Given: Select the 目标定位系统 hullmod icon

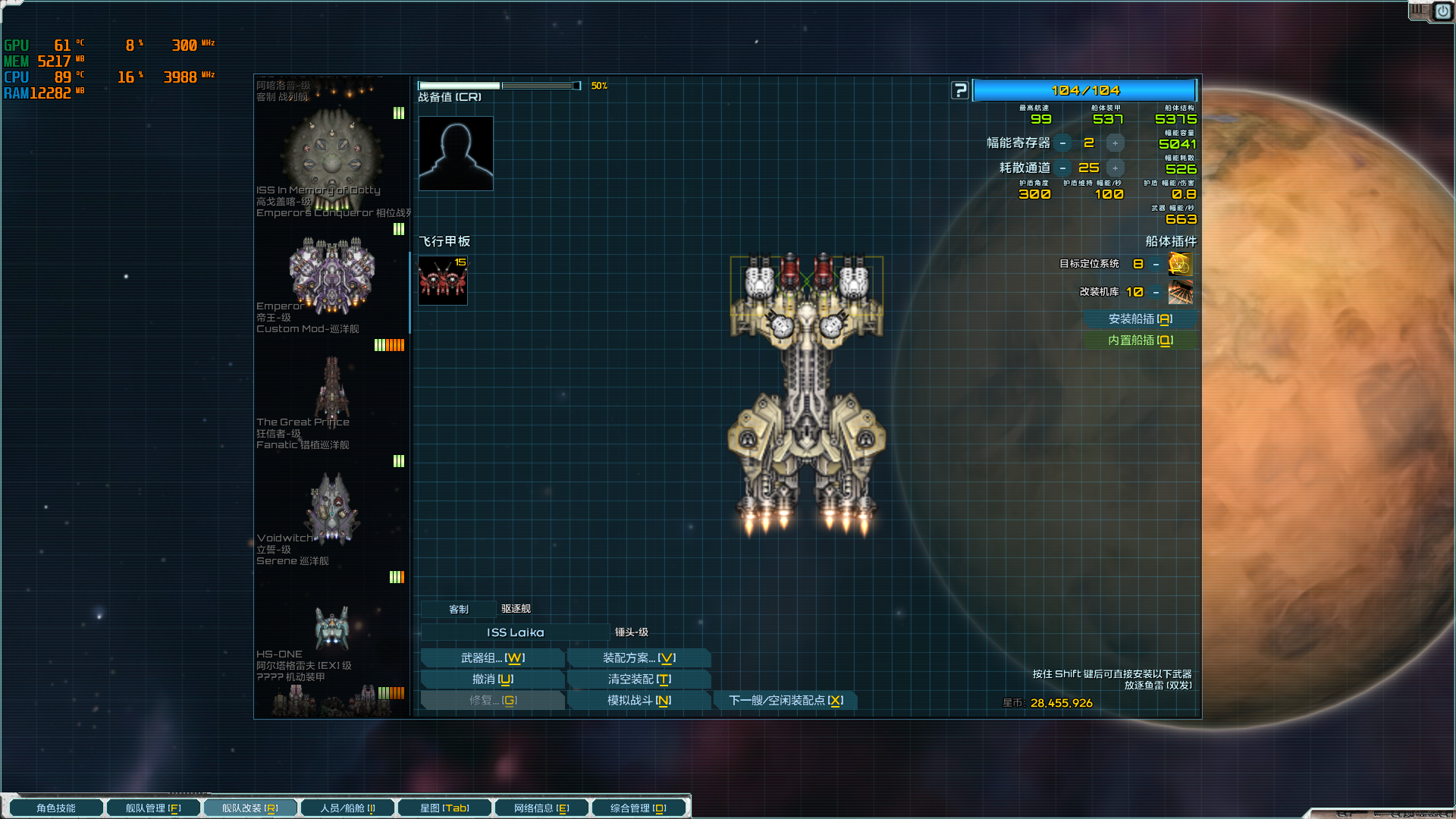Looking at the screenshot, I should coord(1180,264).
